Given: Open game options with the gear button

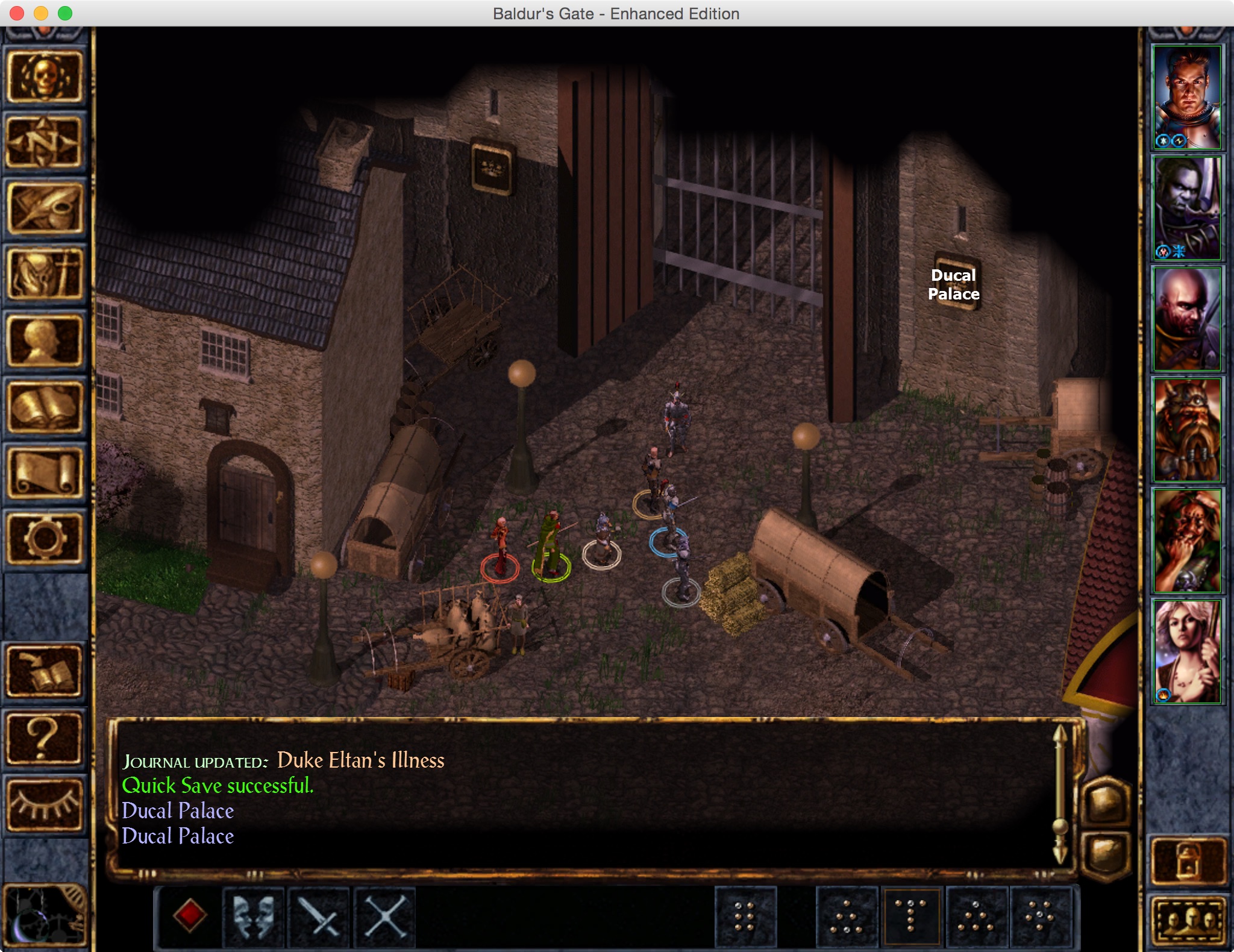Looking at the screenshot, I should 44,539.
